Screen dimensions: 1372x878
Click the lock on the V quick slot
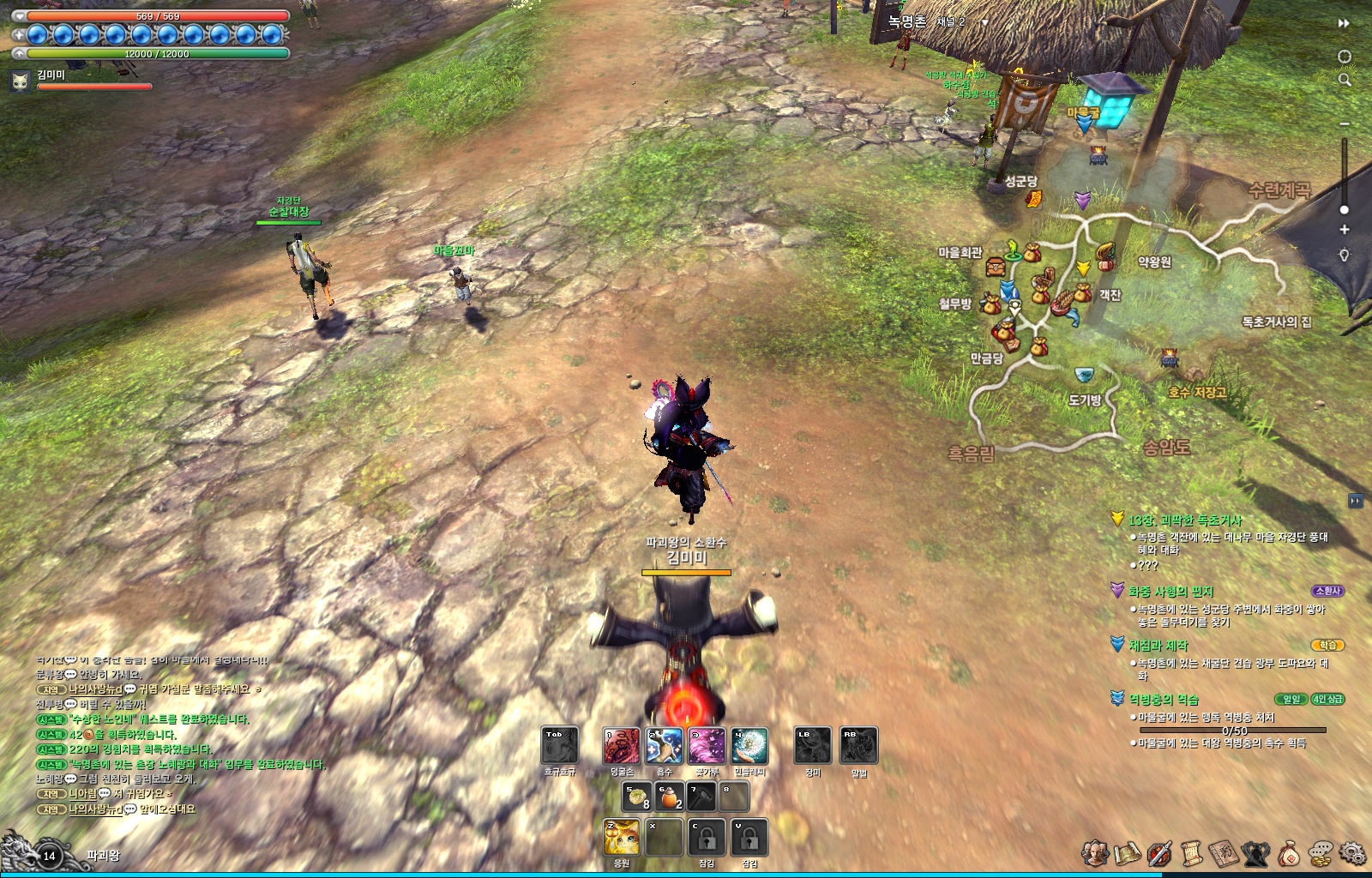pos(749,838)
